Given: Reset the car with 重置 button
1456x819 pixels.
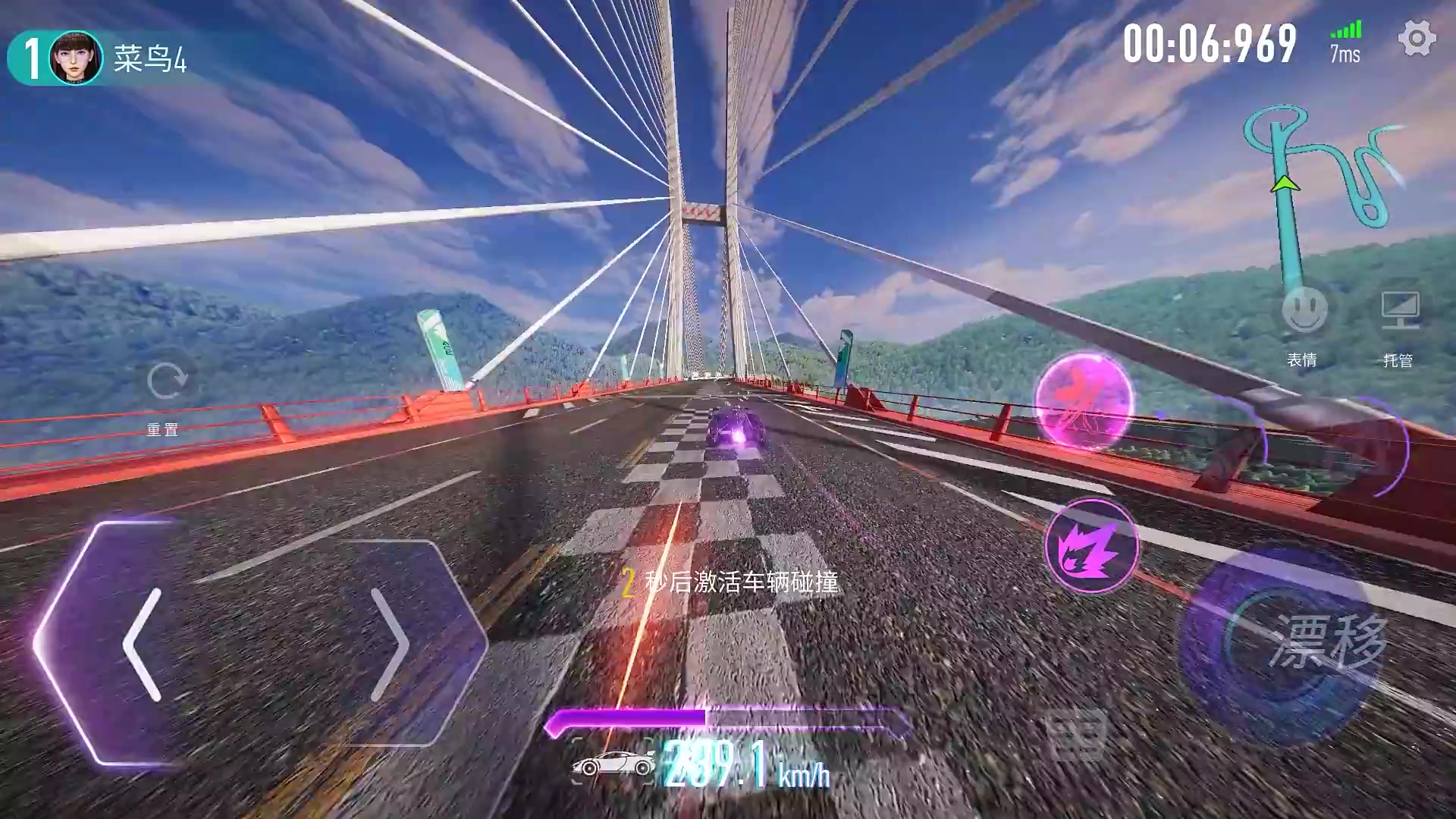Looking at the screenshot, I should [x=165, y=382].
